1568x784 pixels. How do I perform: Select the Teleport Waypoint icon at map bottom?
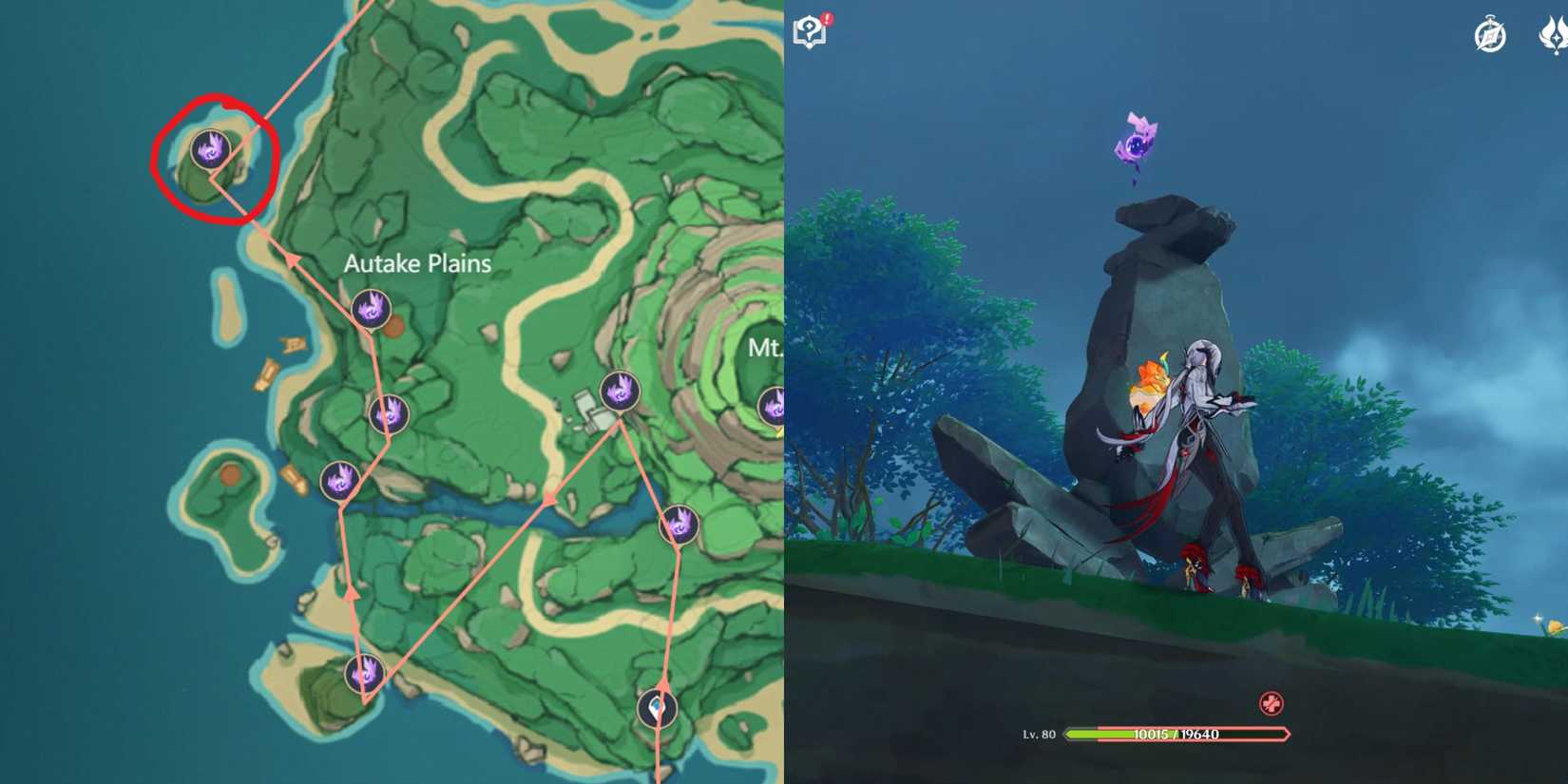click(656, 707)
